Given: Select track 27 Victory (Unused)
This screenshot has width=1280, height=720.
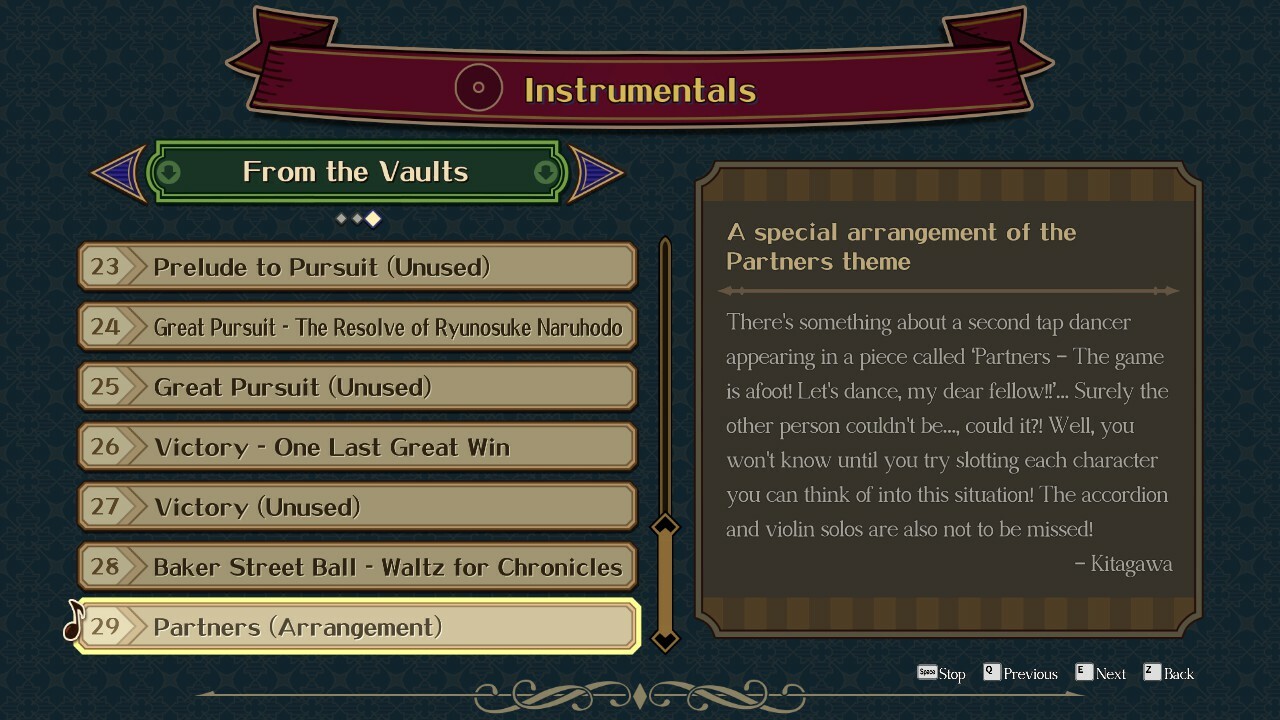Looking at the screenshot, I should coord(357,507).
